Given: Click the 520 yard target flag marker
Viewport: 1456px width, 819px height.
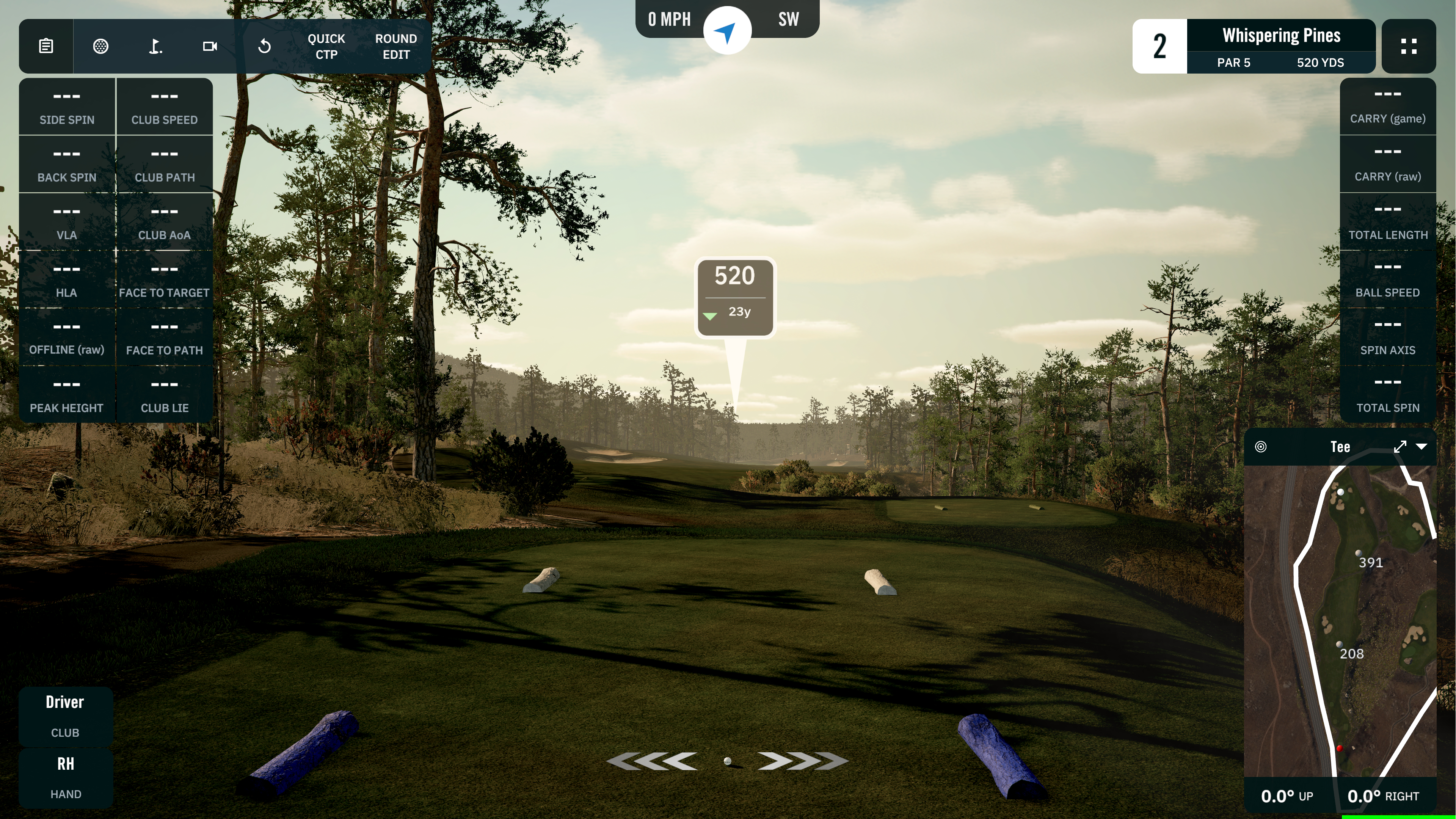Looking at the screenshot, I should (x=734, y=297).
